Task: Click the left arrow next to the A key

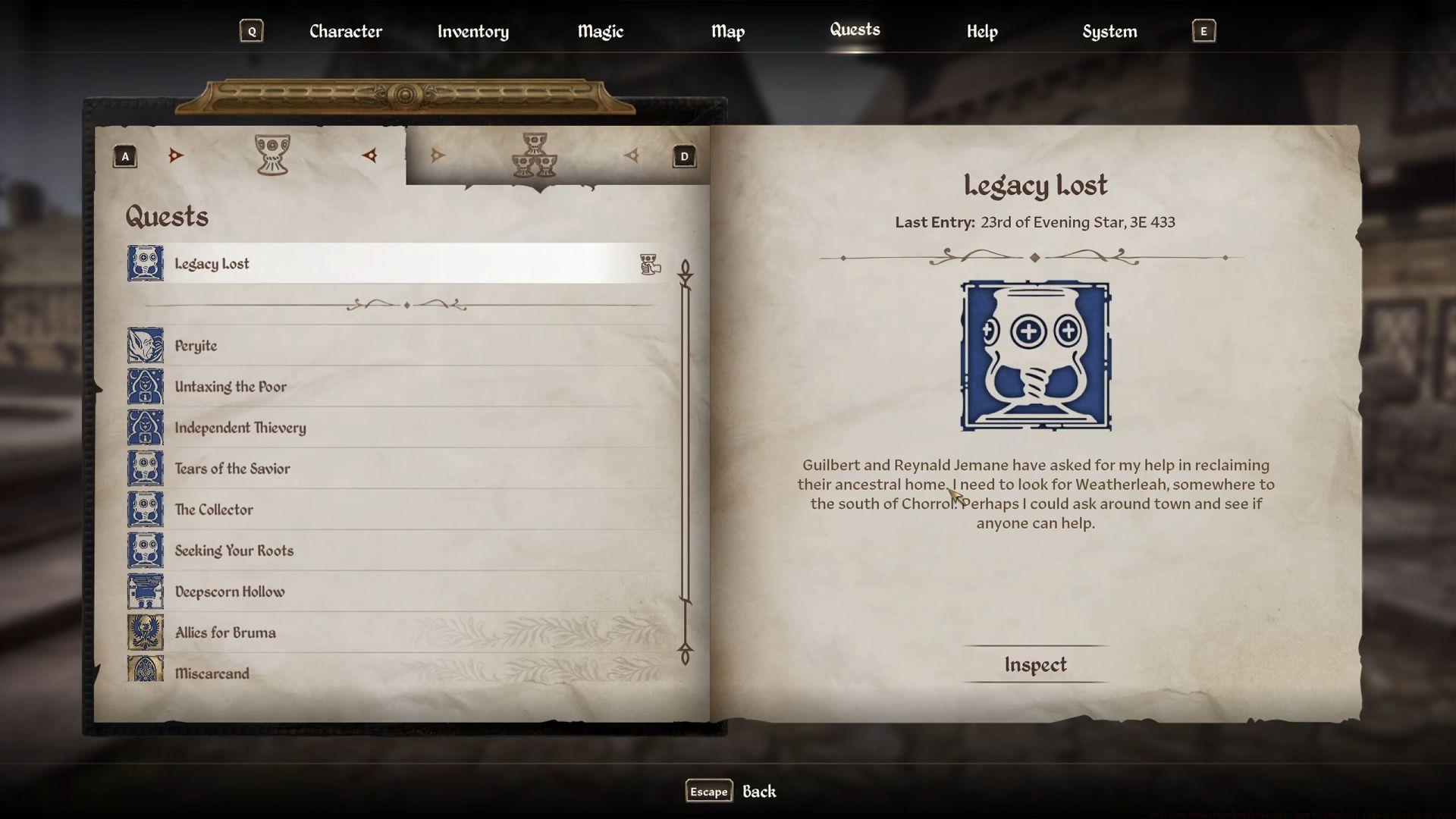Action: tap(176, 155)
